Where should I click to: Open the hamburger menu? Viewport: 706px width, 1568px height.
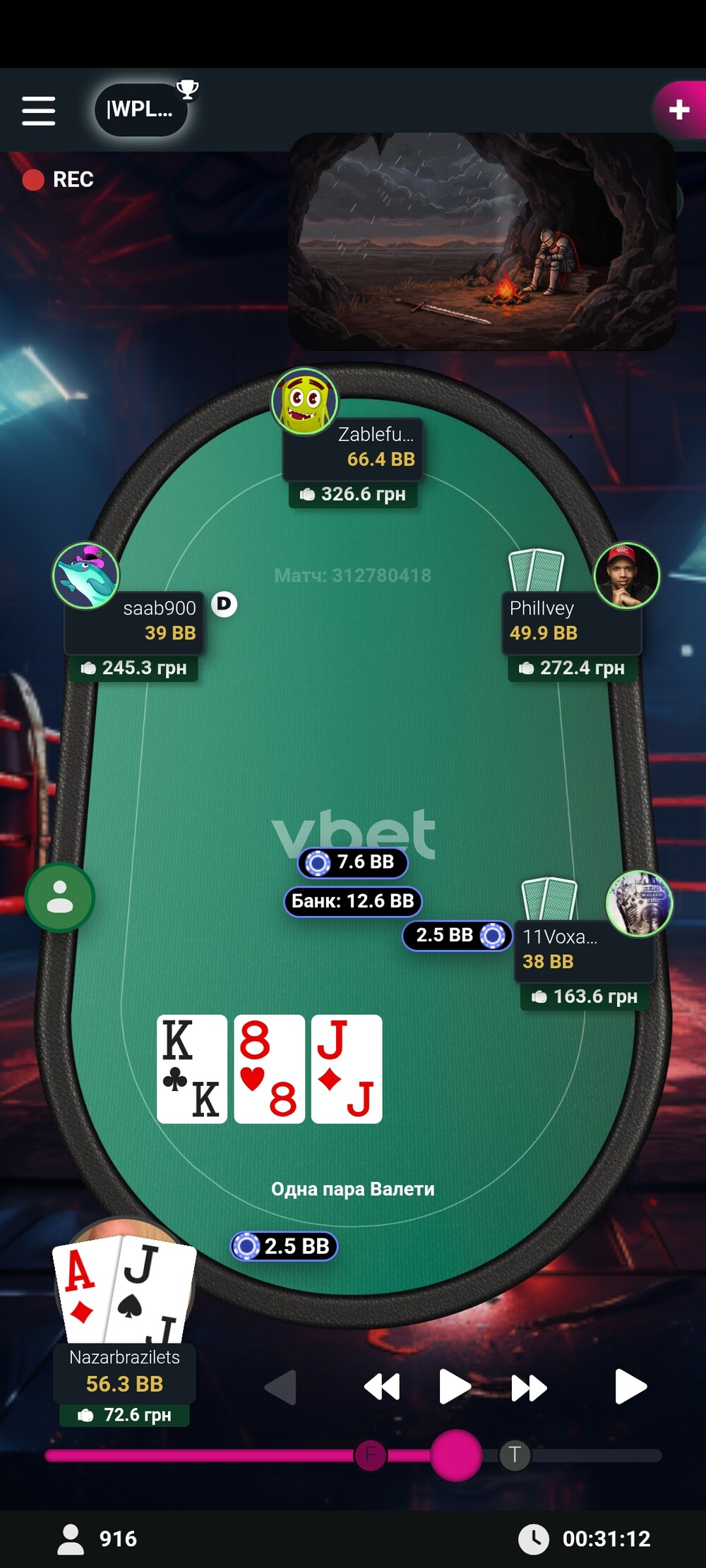tap(38, 111)
